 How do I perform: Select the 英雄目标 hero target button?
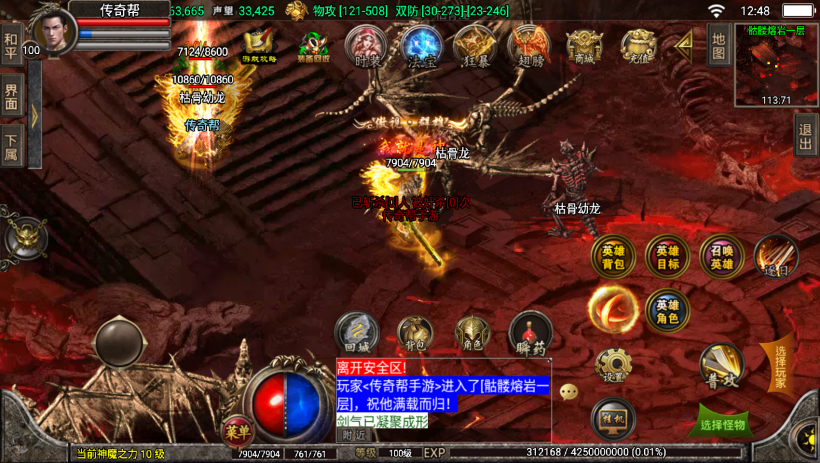(667, 256)
